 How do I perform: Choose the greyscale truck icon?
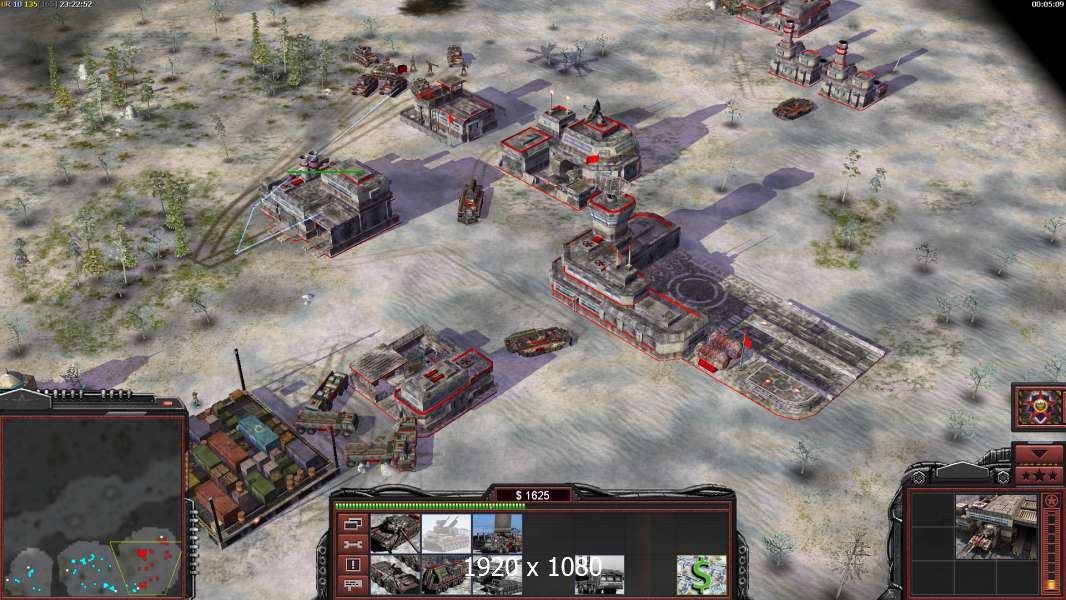click(599, 575)
